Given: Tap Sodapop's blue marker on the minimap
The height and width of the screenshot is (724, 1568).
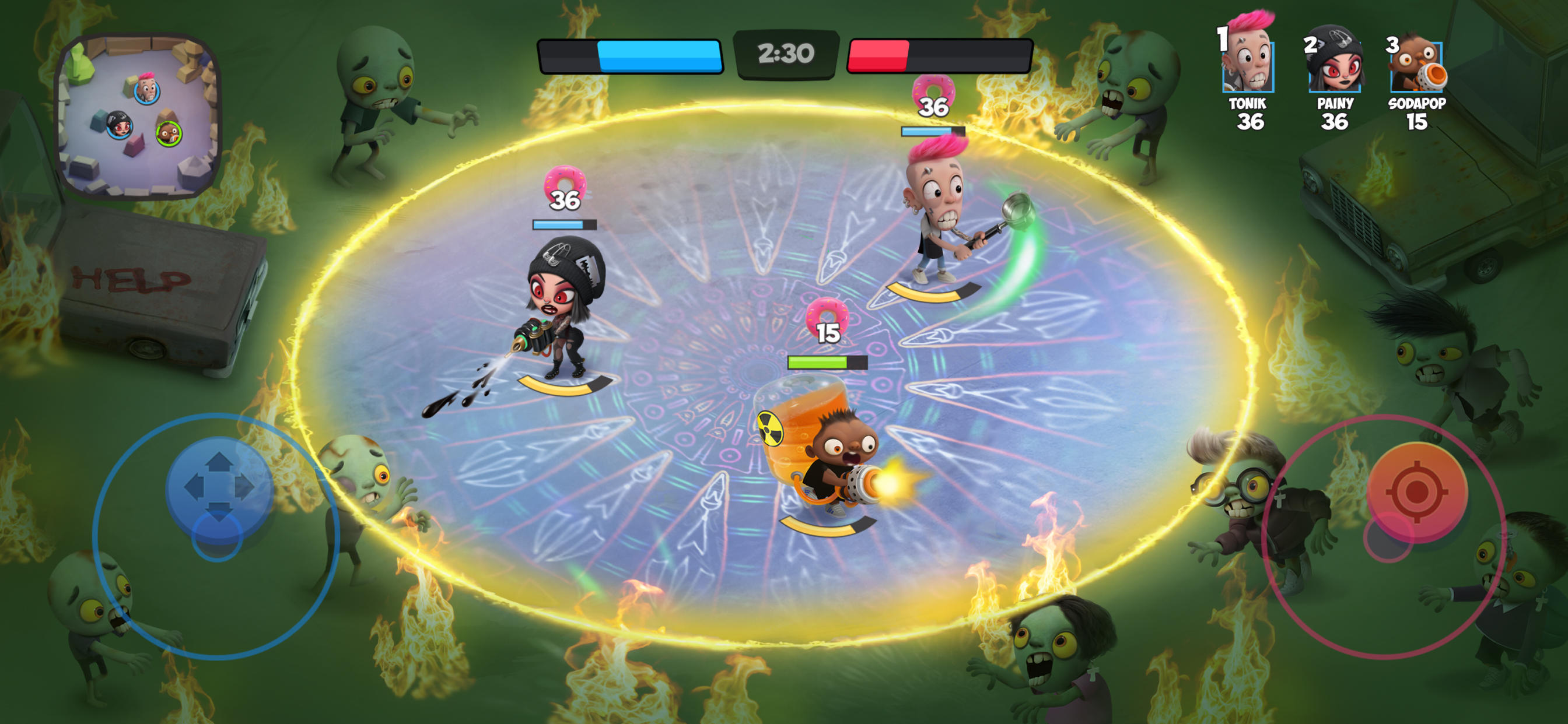Looking at the screenshot, I should (168, 134).
